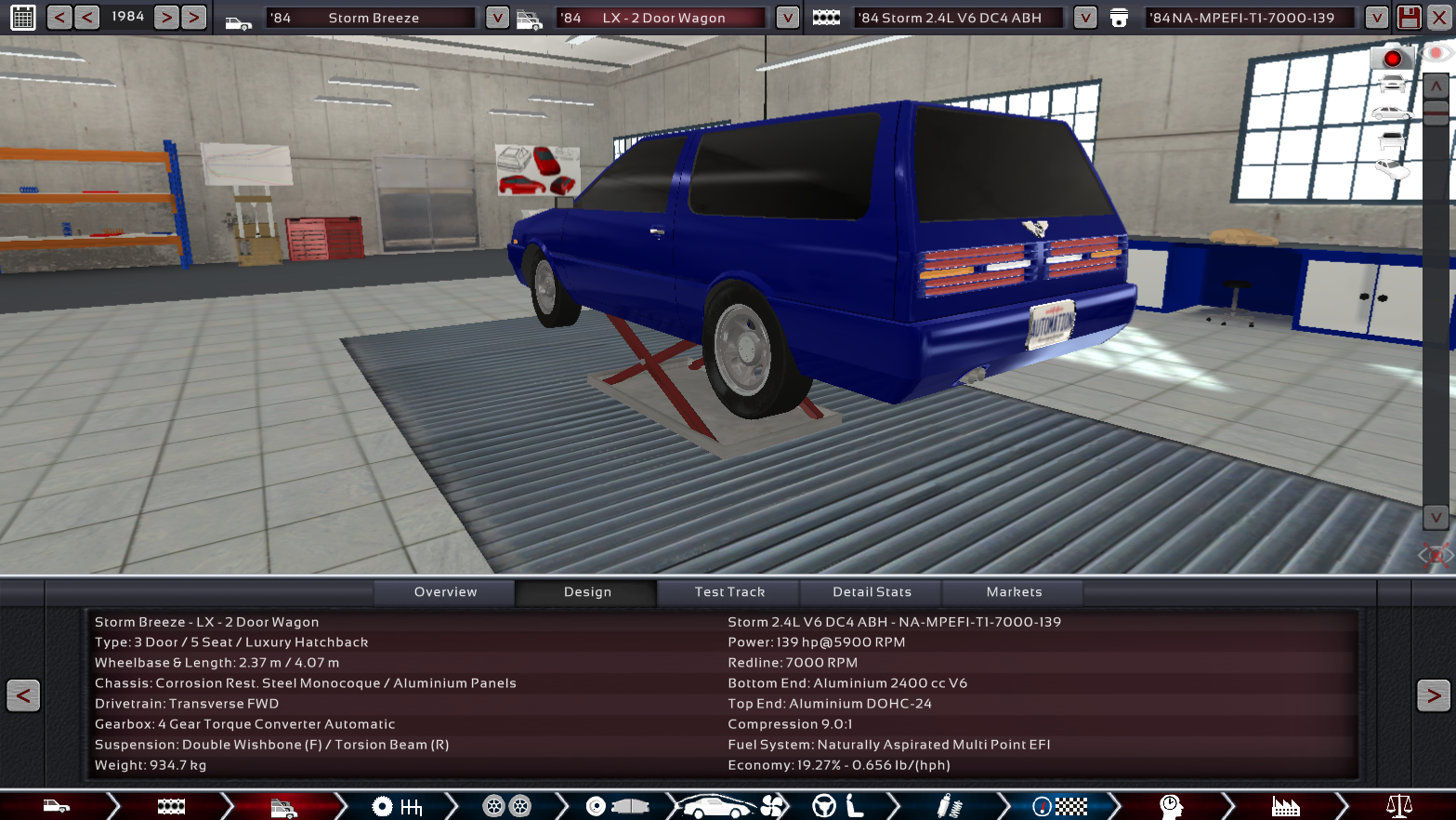
Task: Go to the next page arrow
Action: tap(1433, 695)
